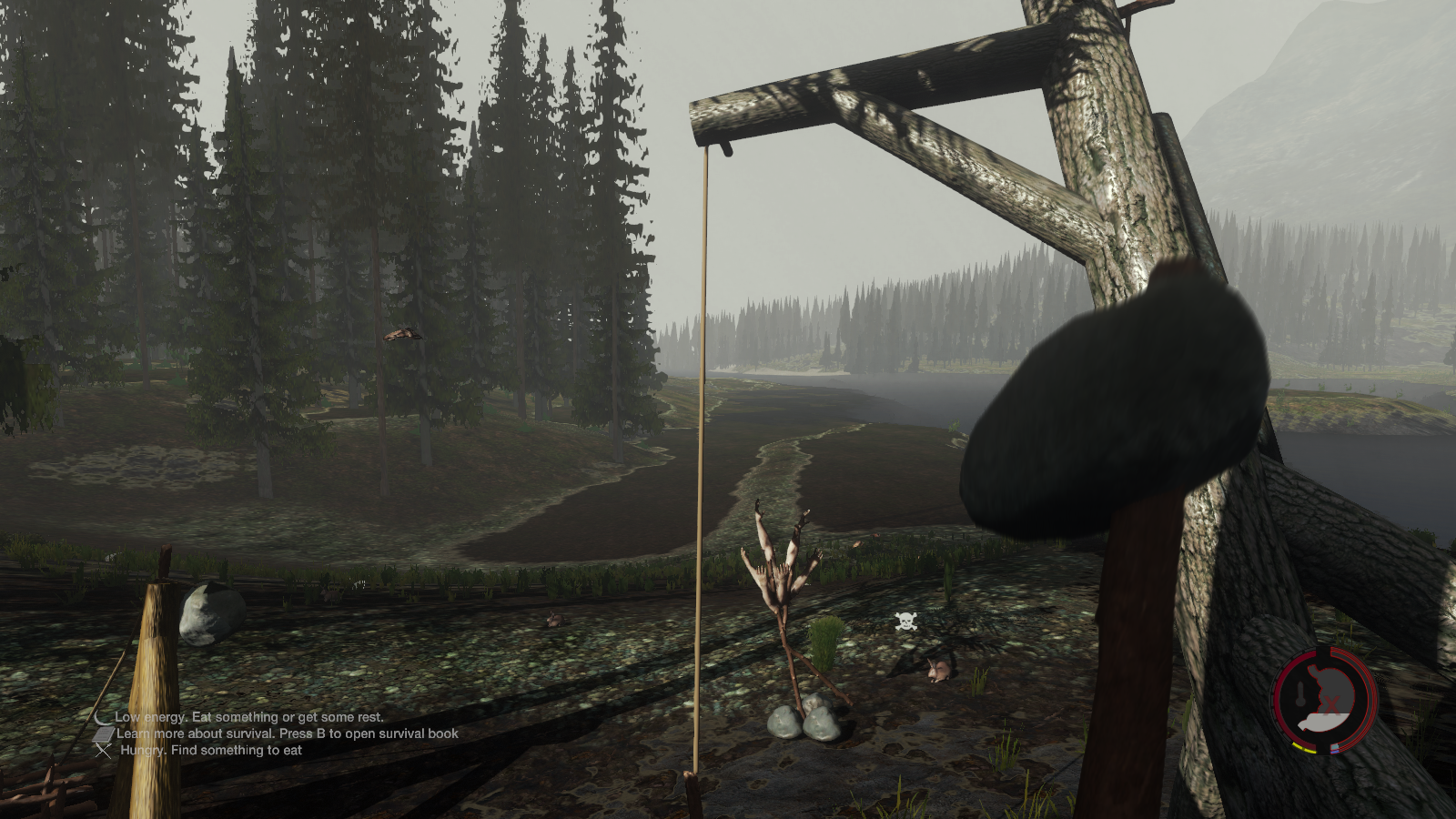This screenshot has height=819, width=1456.
Task: Open the survival book hint icon
Action: pos(105,733)
